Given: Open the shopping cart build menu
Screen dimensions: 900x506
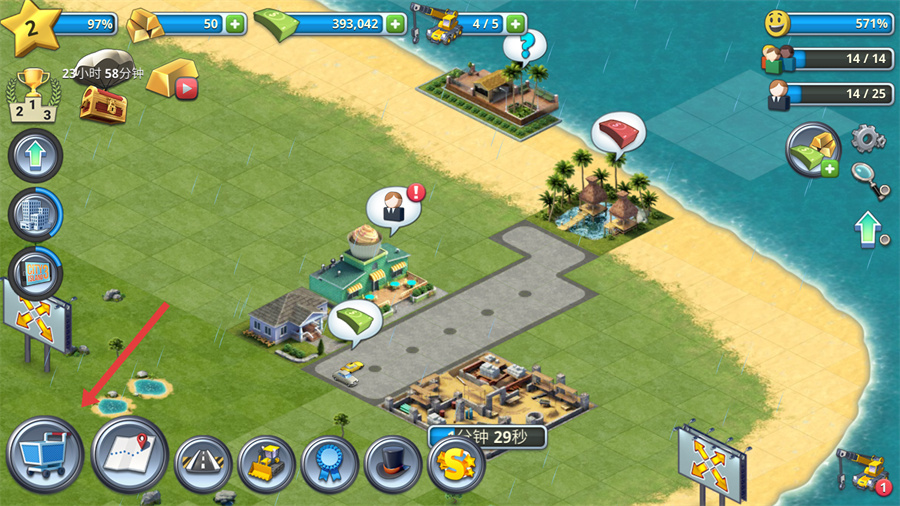Looking at the screenshot, I should pyautogui.click(x=43, y=455).
